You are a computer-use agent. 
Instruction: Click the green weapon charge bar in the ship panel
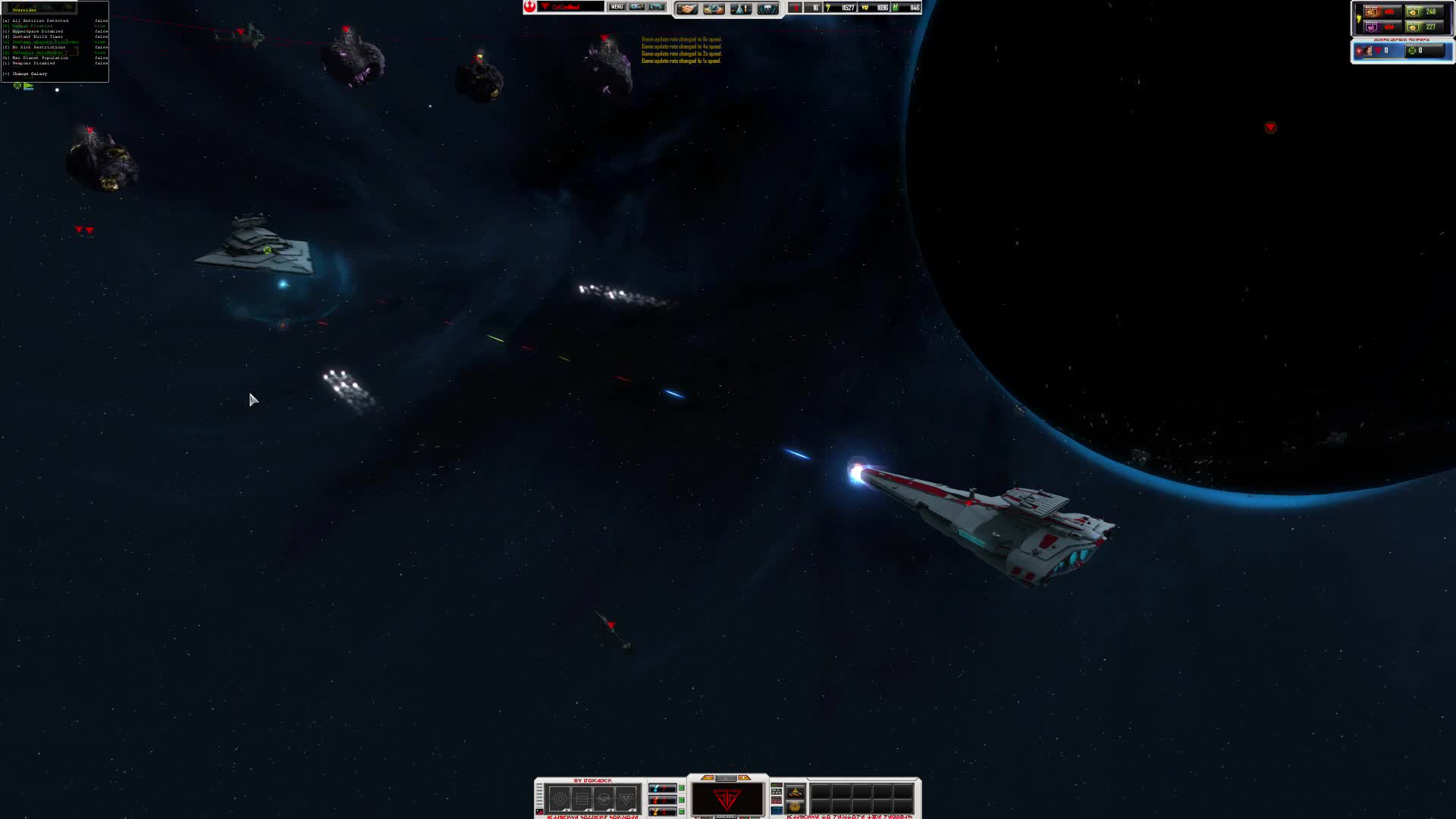click(680, 787)
